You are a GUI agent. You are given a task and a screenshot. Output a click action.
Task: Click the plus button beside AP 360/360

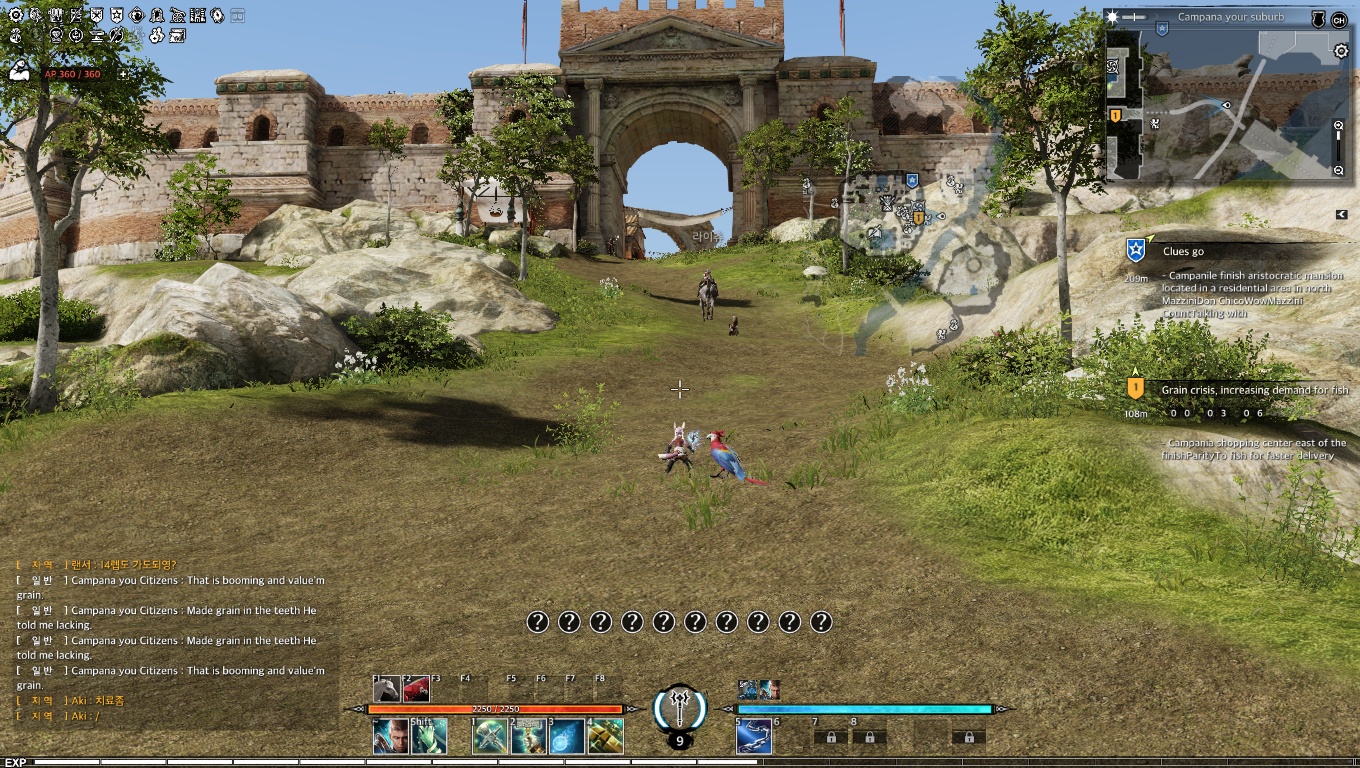click(123, 74)
